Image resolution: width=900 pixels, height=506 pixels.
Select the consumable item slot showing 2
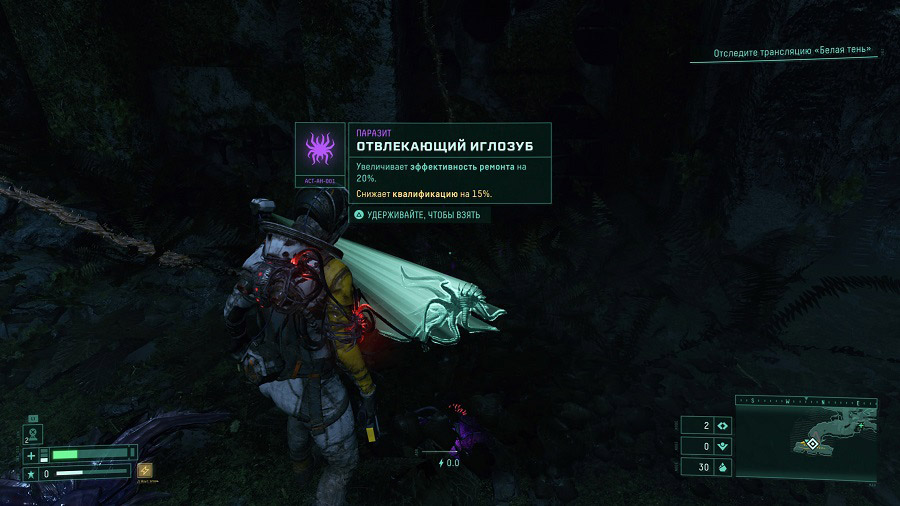(33, 433)
